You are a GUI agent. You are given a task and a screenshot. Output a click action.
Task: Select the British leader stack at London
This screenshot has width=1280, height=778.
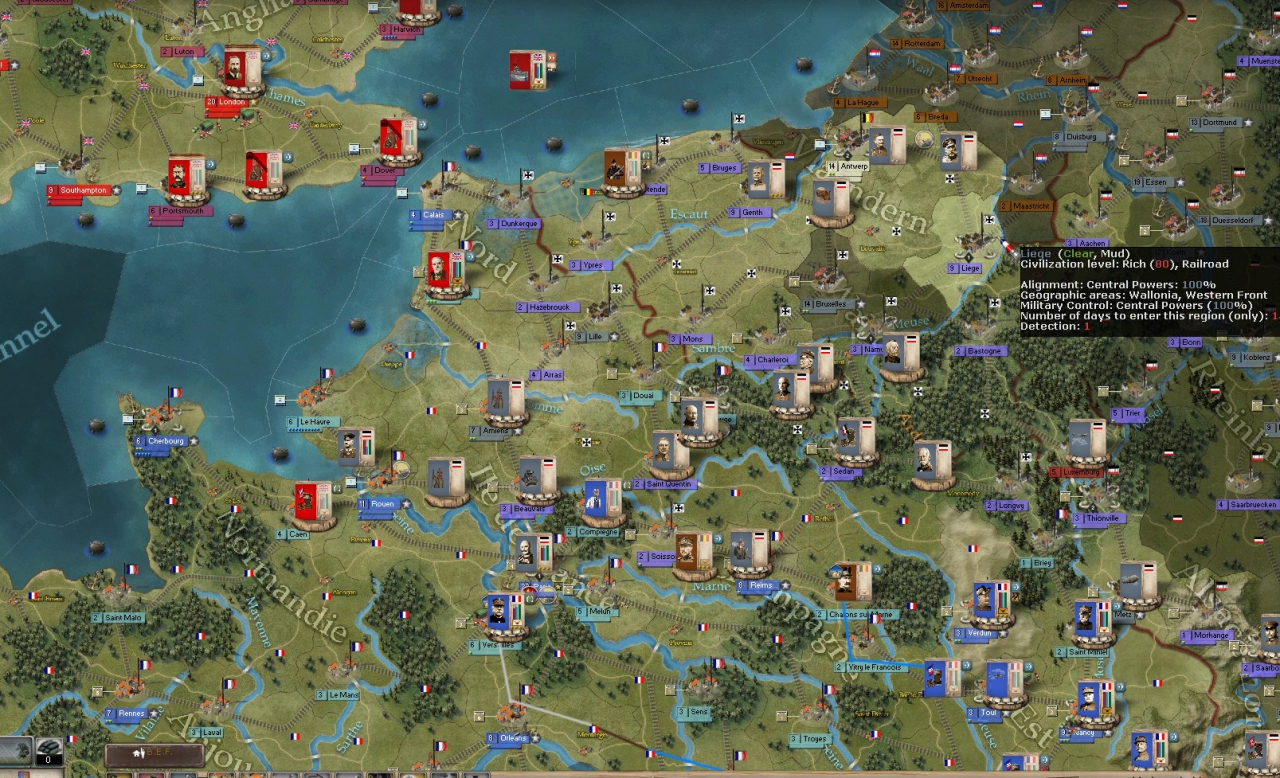[241, 71]
